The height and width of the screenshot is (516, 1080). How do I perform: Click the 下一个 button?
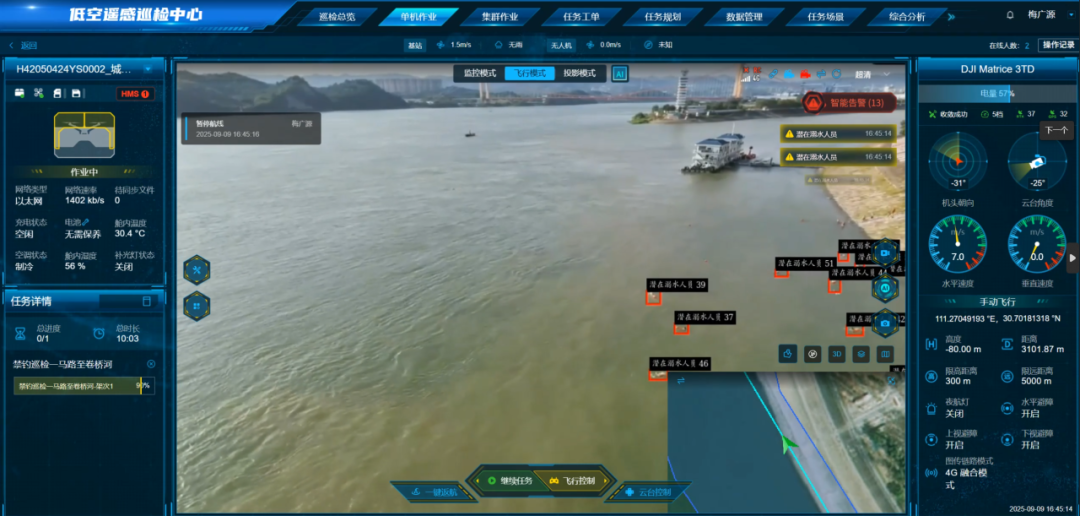pos(1055,130)
